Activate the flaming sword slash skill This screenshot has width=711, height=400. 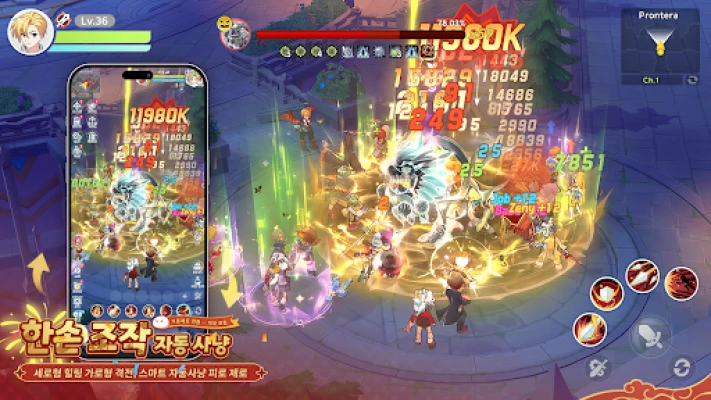click(x=589, y=328)
